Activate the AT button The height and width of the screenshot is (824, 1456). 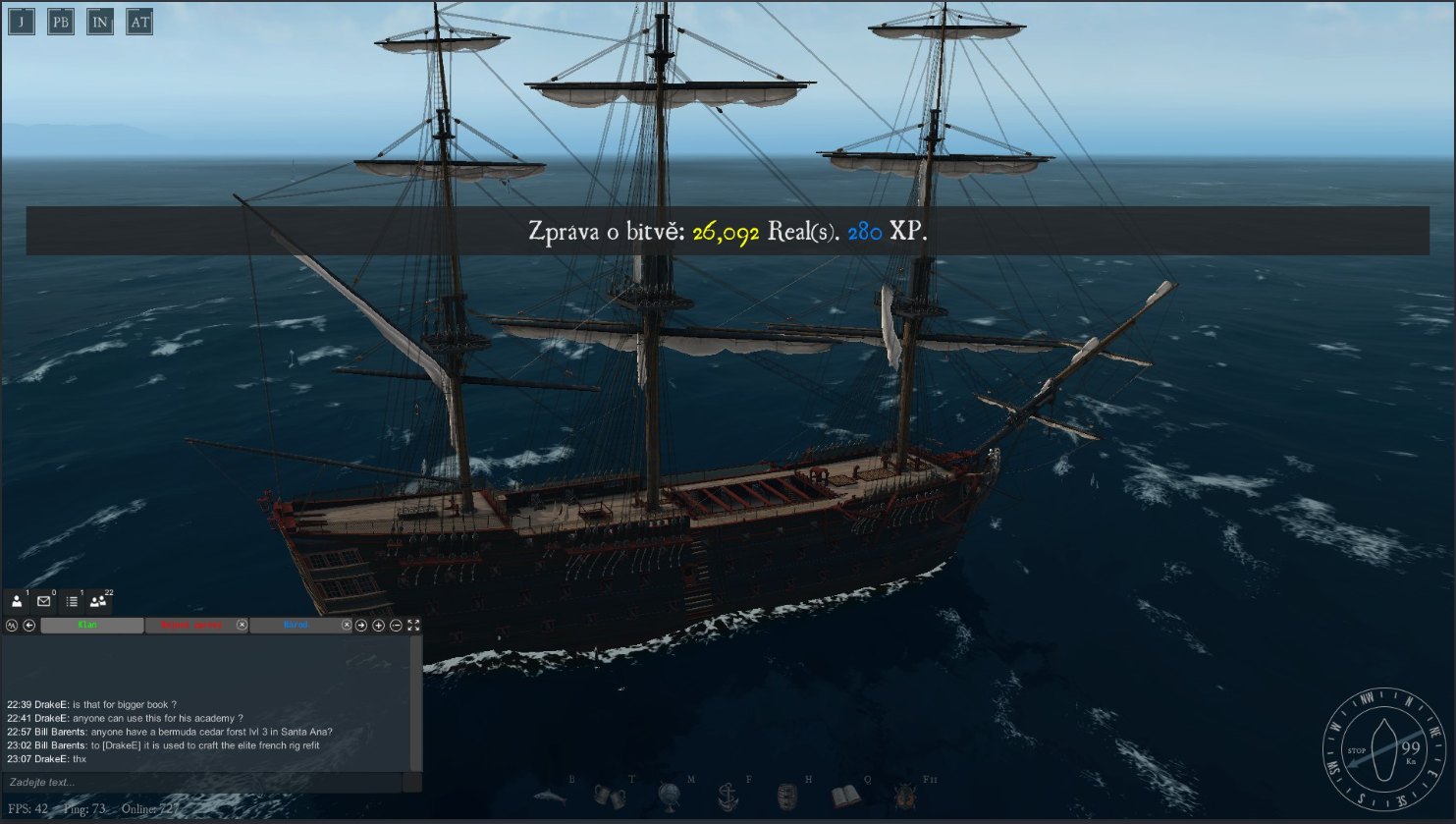click(139, 22)
